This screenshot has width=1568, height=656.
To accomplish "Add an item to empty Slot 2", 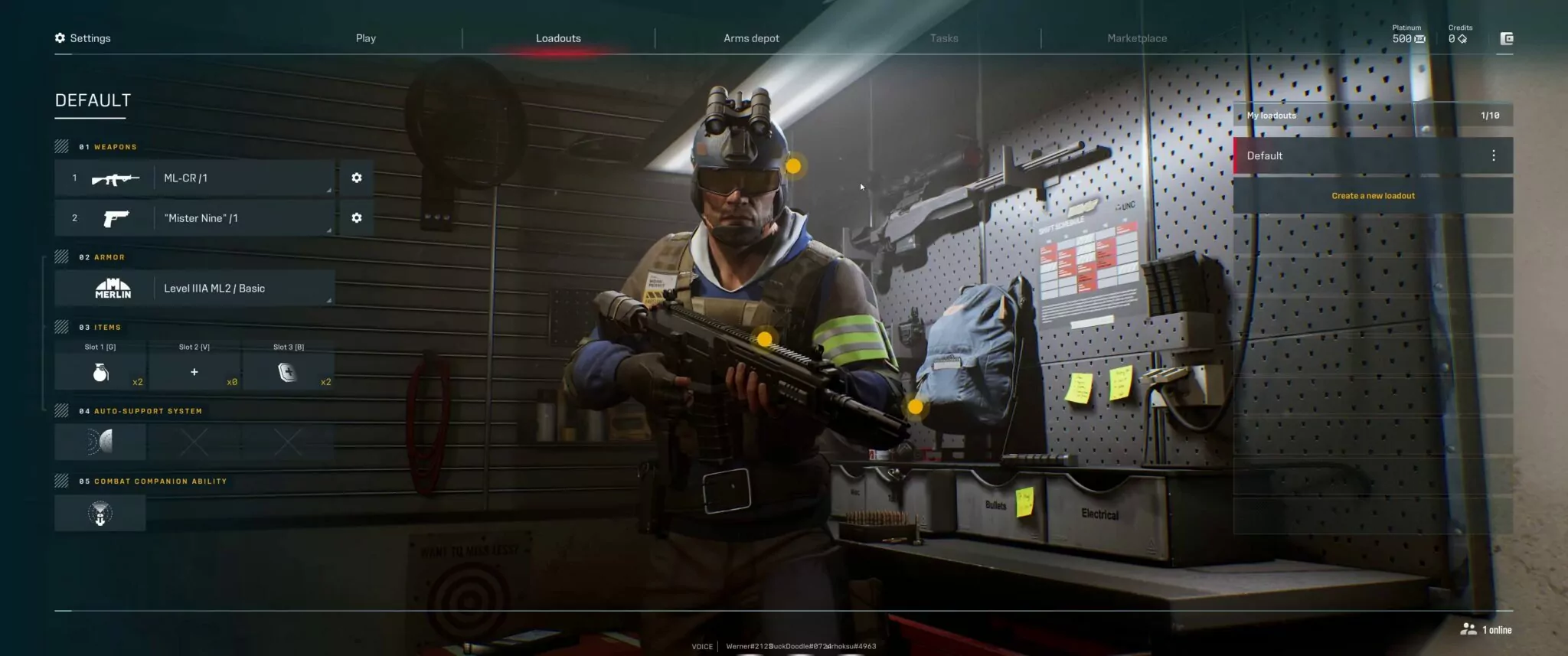I will [194, 371].
